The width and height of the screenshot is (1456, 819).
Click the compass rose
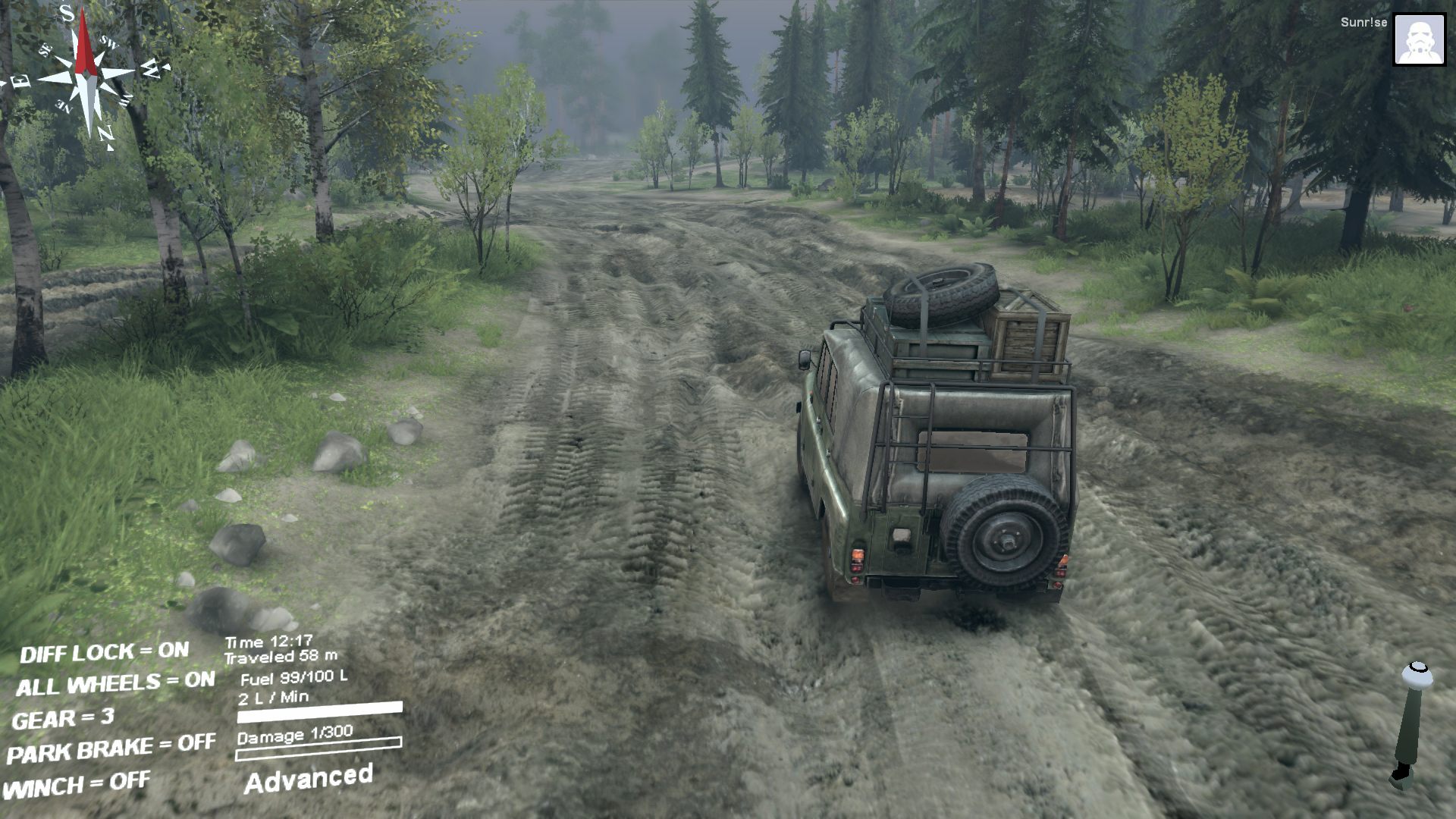tap(87, 76)
